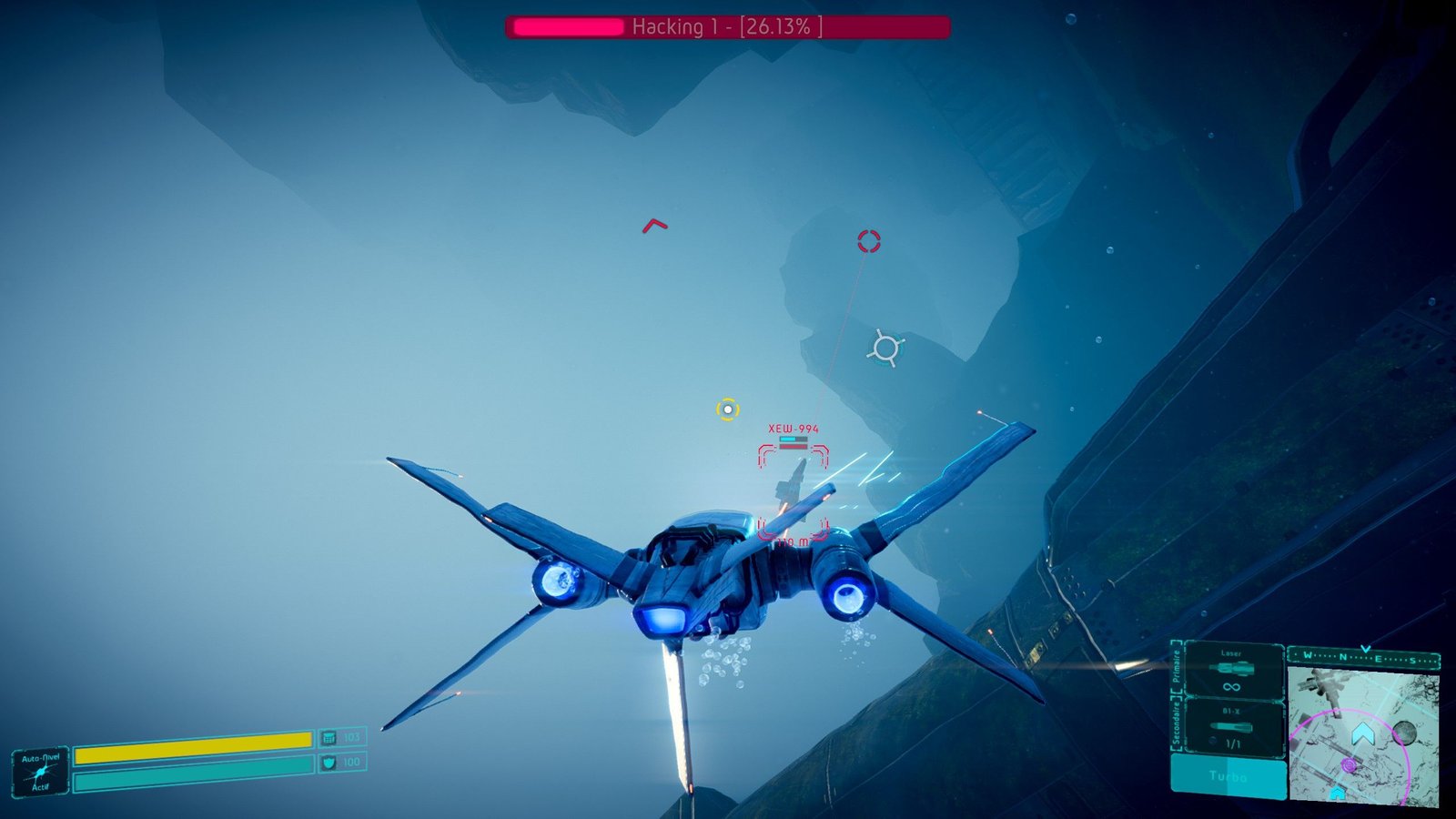The height and width of the screenshot is (819, 1456).
Task: Select the XEW-994 enemy target marker
Action: pyautogui.click(x=794, y=491)
